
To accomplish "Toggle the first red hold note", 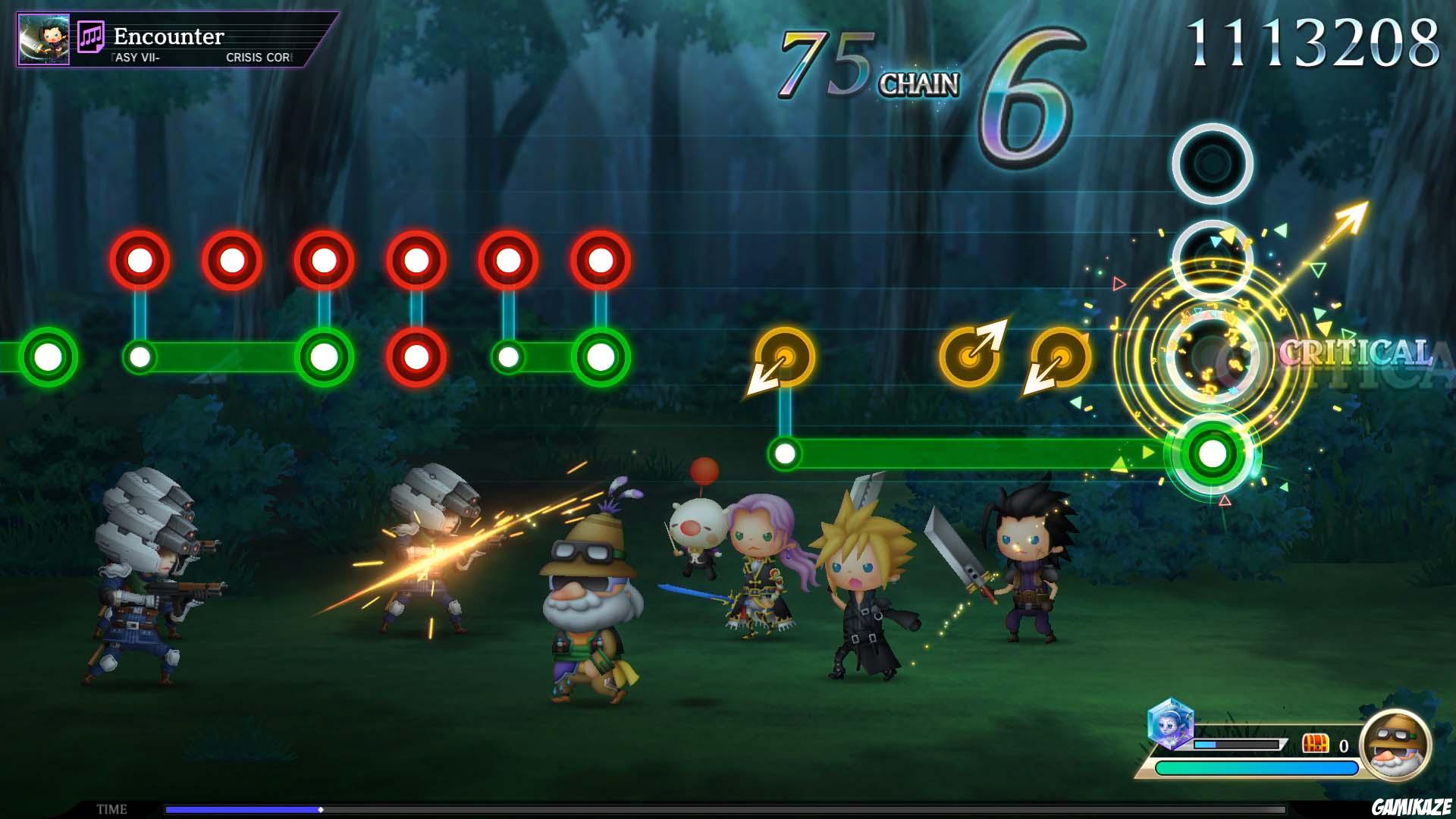I will (140, 259).
